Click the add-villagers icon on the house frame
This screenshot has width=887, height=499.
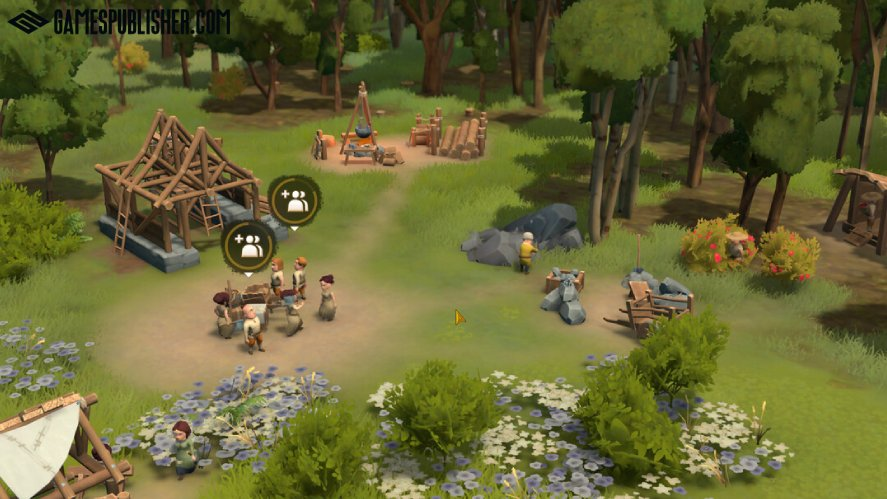294,201
